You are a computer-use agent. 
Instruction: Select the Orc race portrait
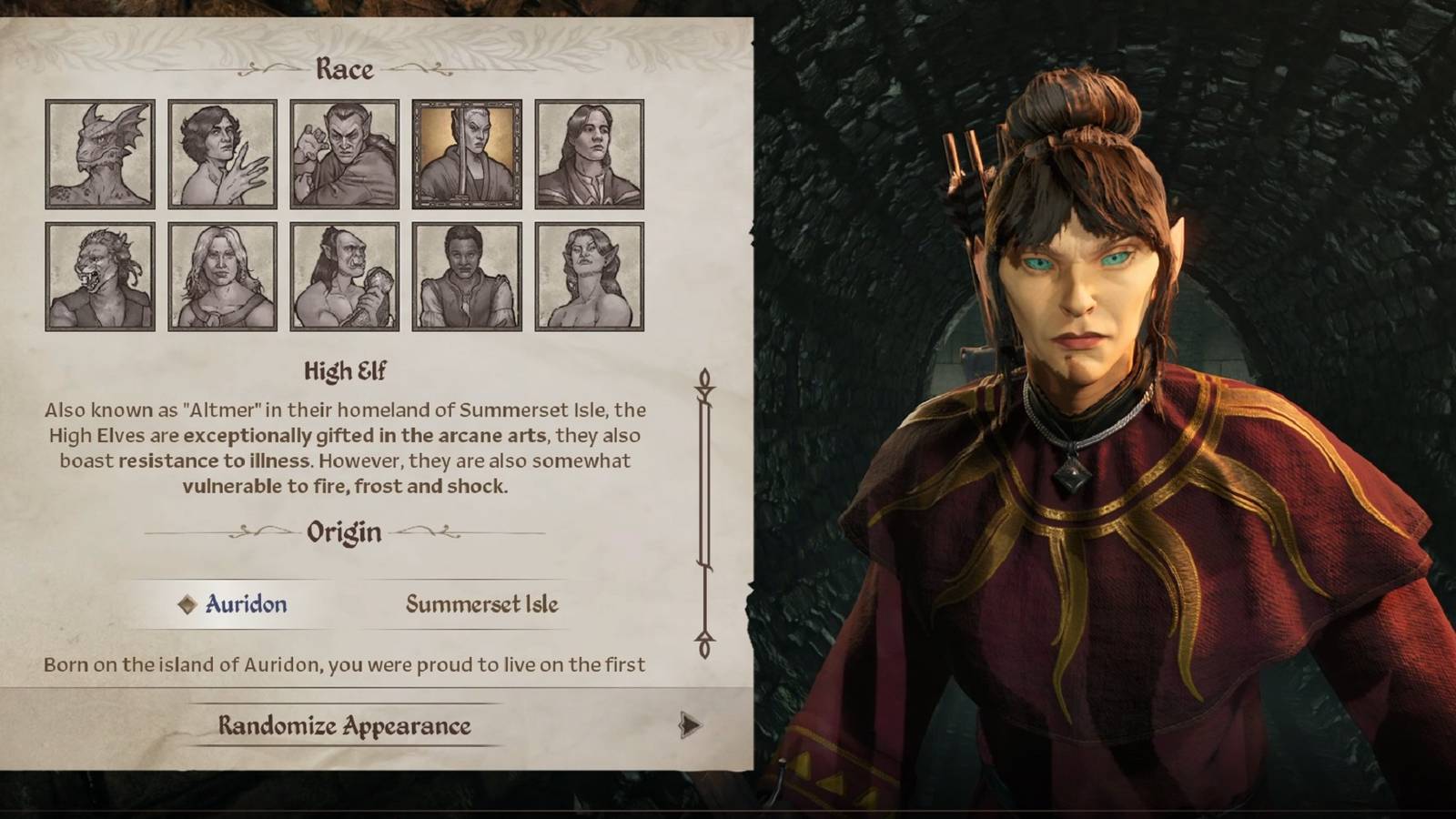(x=343, y=278)
